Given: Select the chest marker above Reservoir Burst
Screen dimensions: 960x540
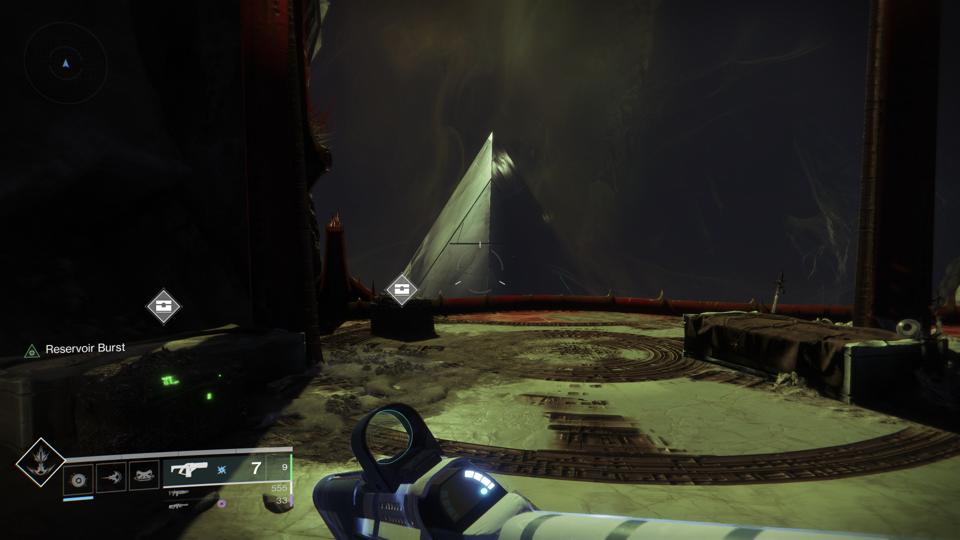Looking at the screenshot, I should pyautogui.click(x=163, y=306).
